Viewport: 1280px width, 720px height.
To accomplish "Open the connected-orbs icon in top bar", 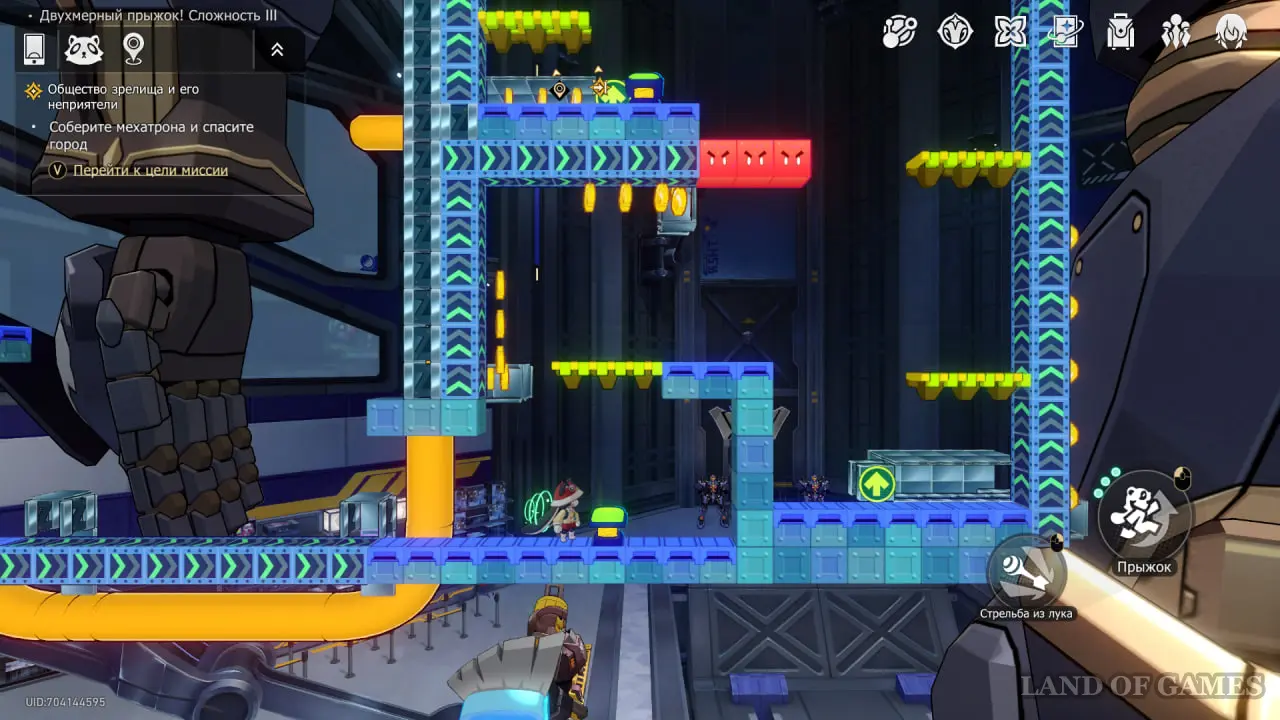I will pyautogui.click(x=899, y=32).
